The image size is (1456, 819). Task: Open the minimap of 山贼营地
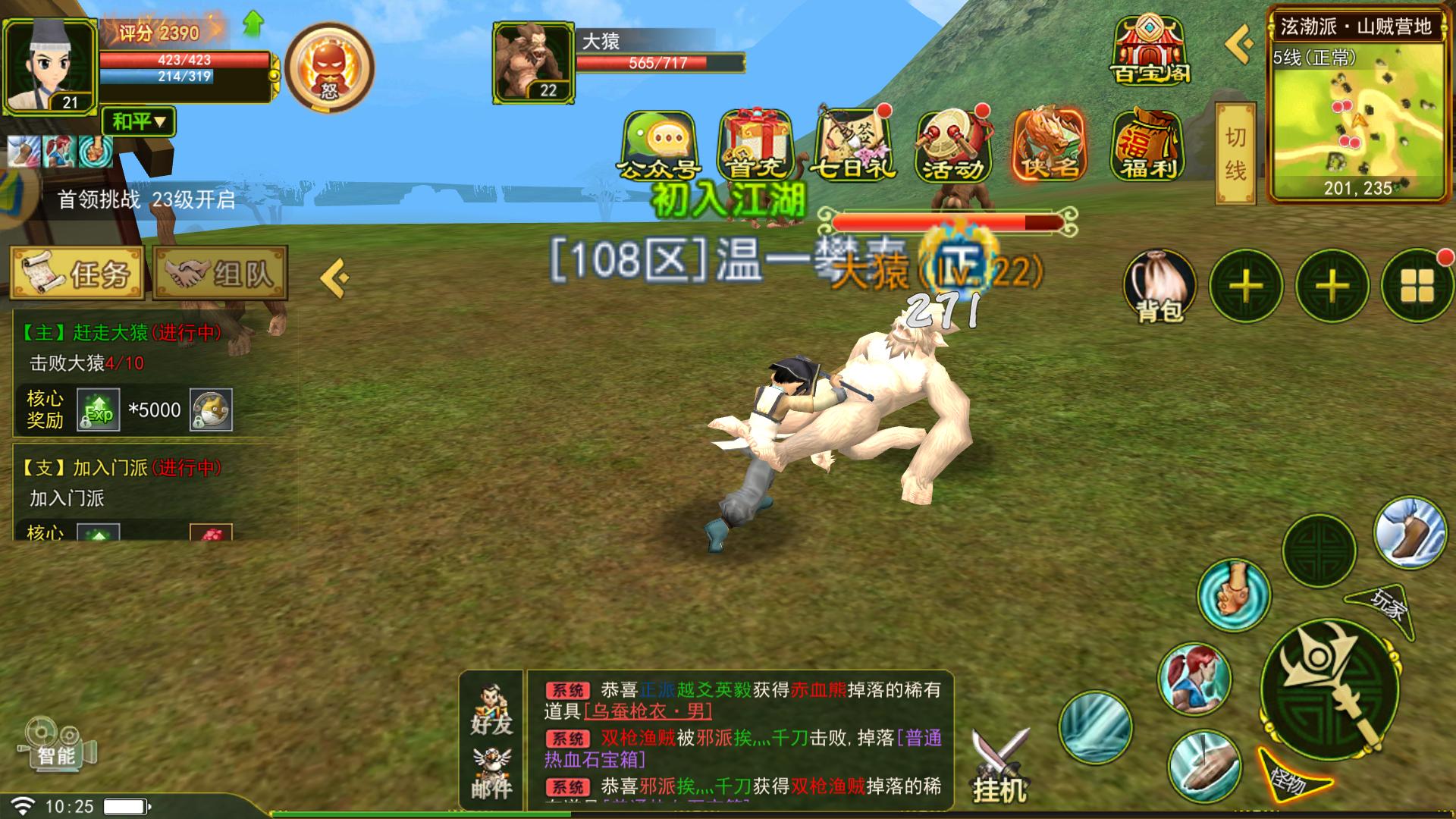[1357, 114]
